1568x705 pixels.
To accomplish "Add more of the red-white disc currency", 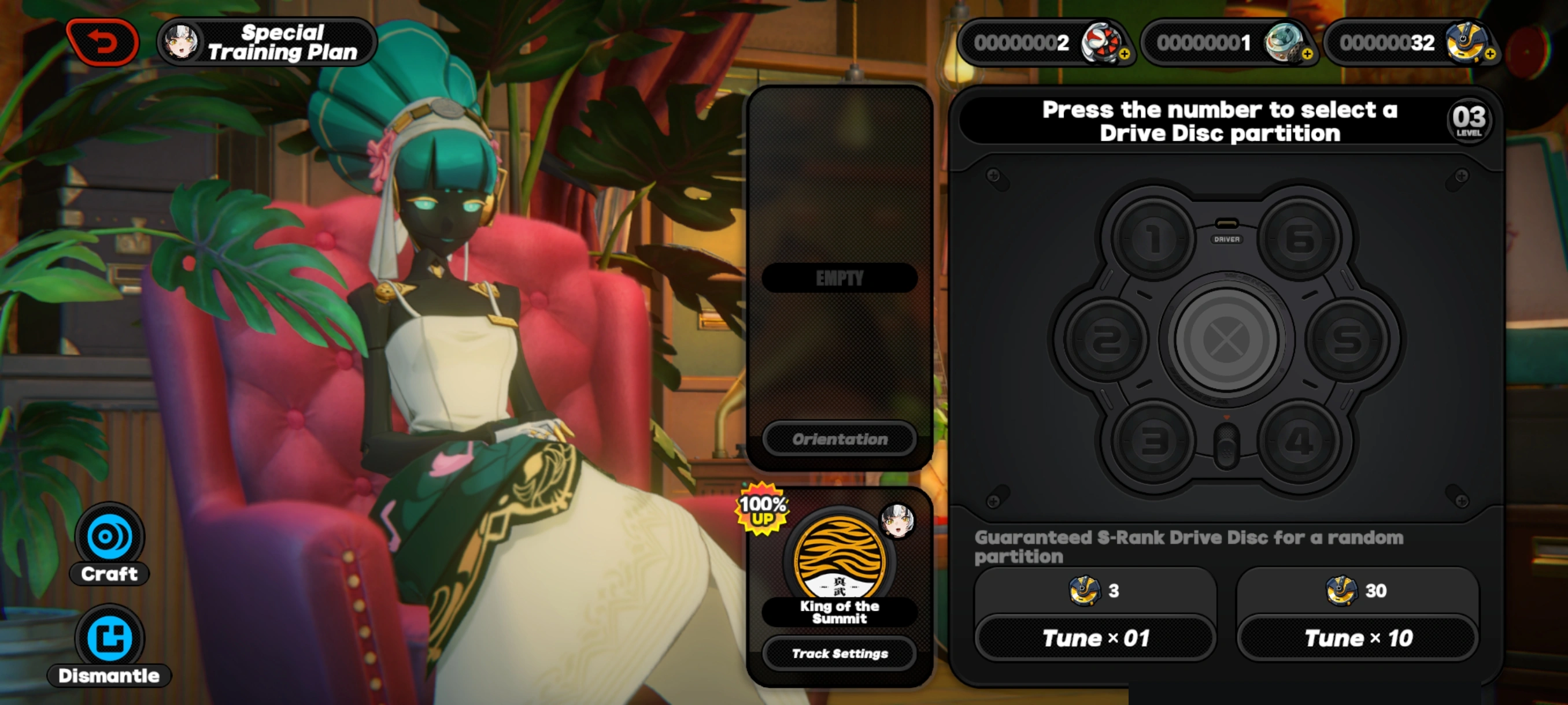I will pyautogui.click(x=1125, y=54).
